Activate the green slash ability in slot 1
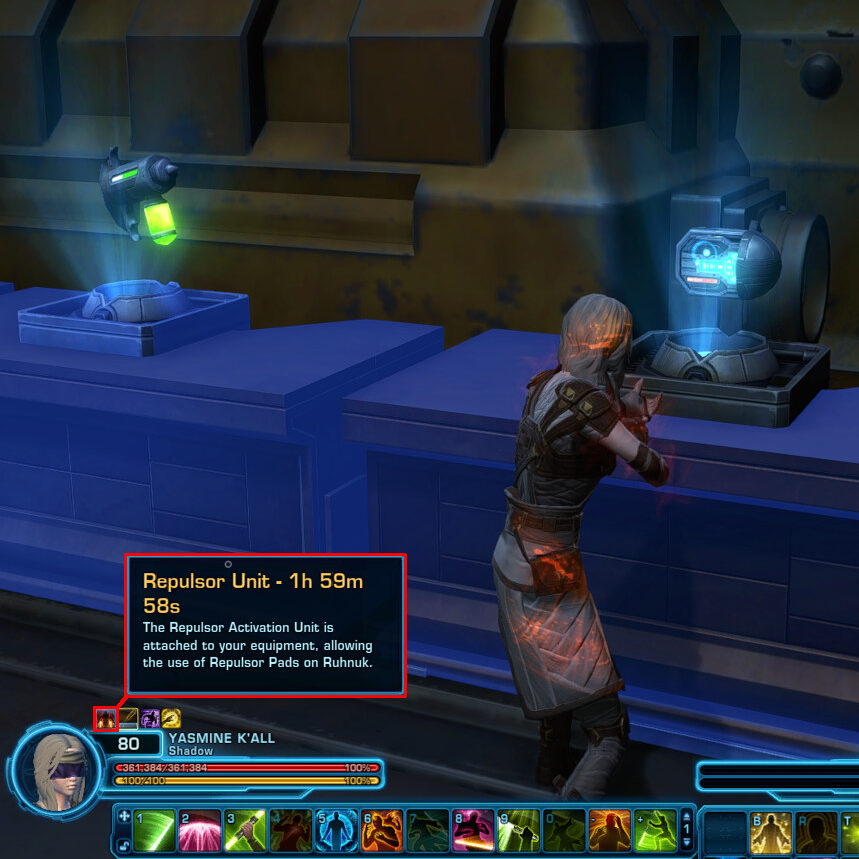The height and width of the screenshot is (859, 859). (154, 830)
